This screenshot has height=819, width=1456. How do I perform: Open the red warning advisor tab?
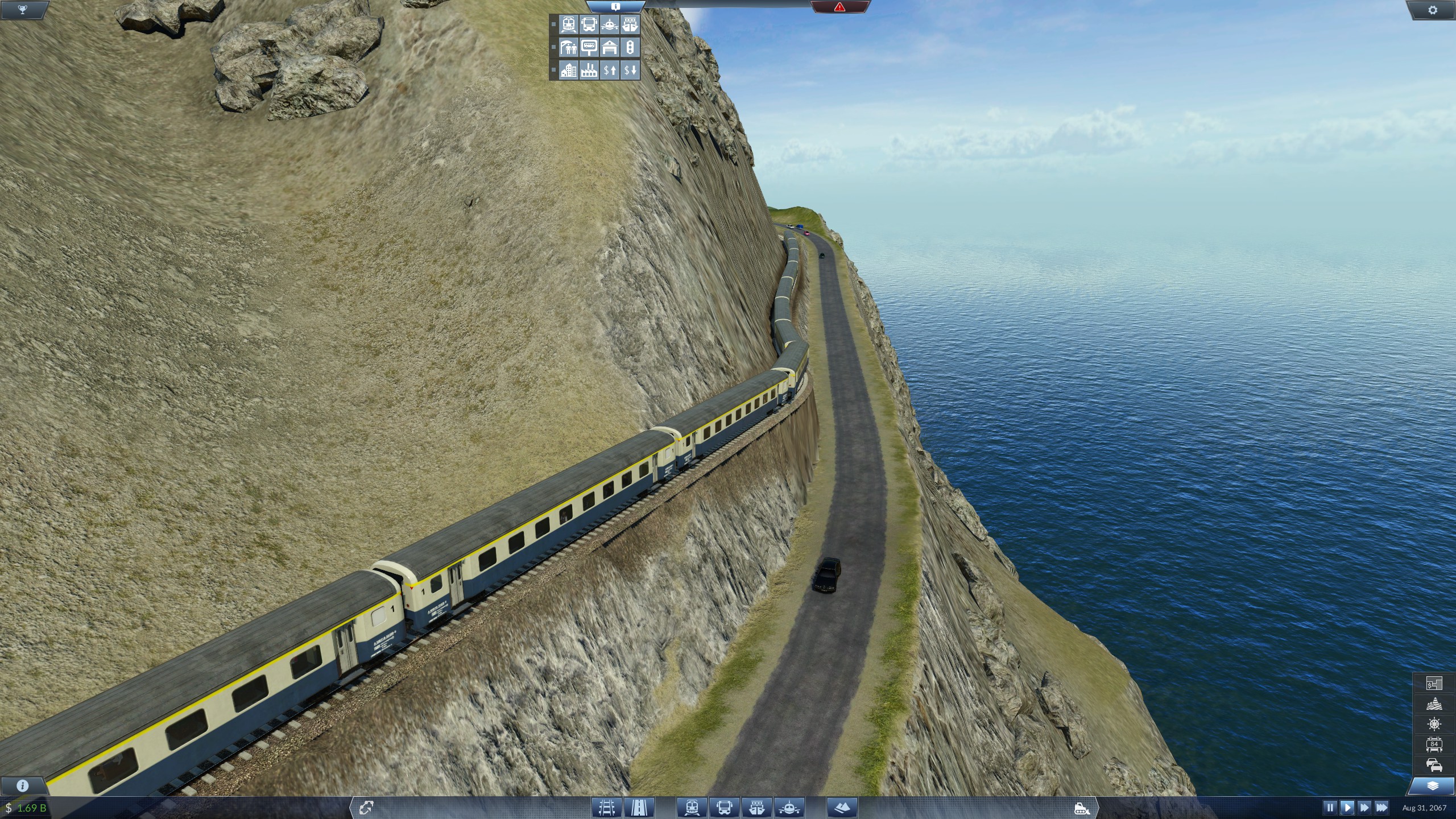[x=840, y=9]
